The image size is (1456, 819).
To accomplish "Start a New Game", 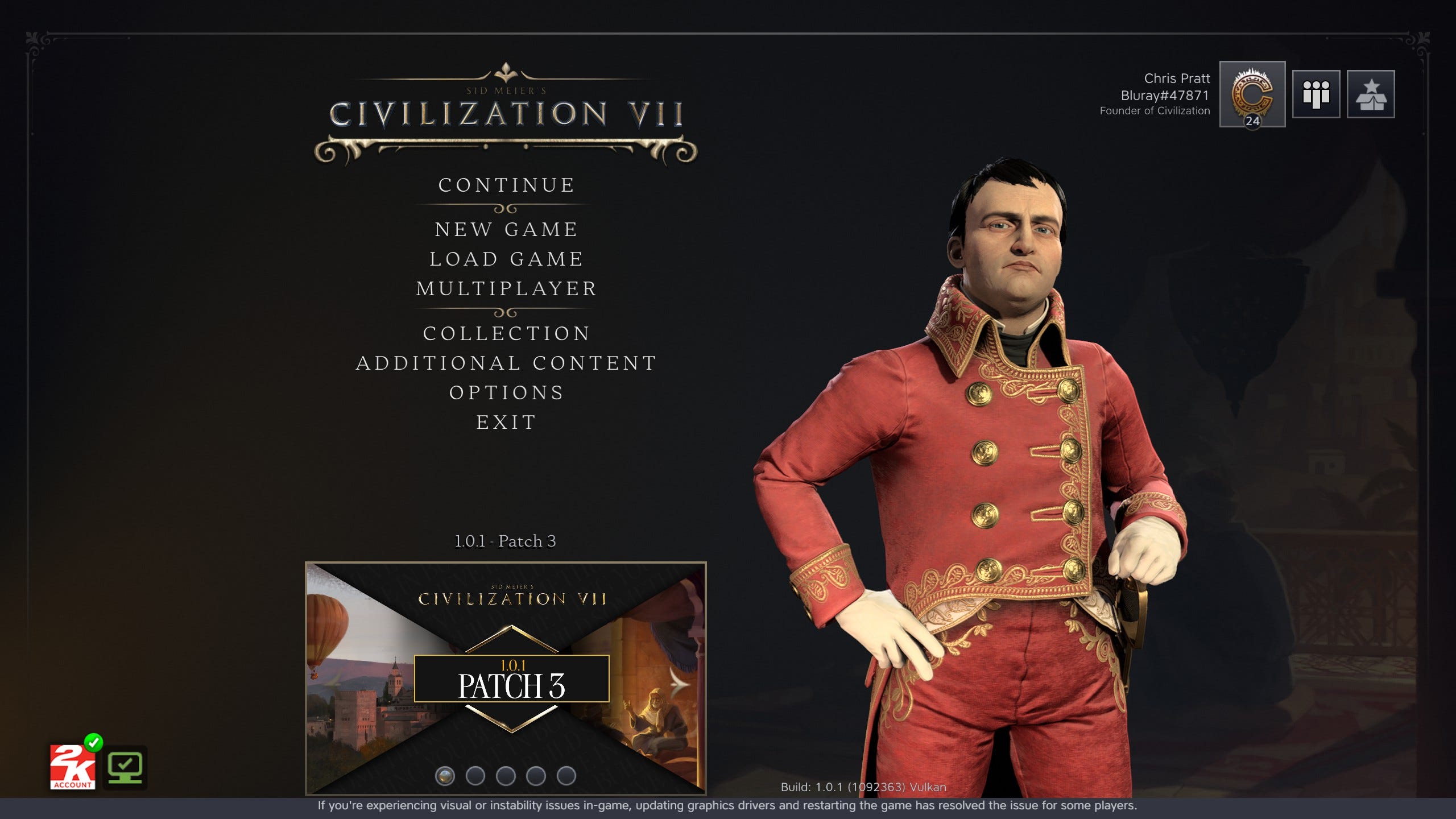I will coord(506,230).
